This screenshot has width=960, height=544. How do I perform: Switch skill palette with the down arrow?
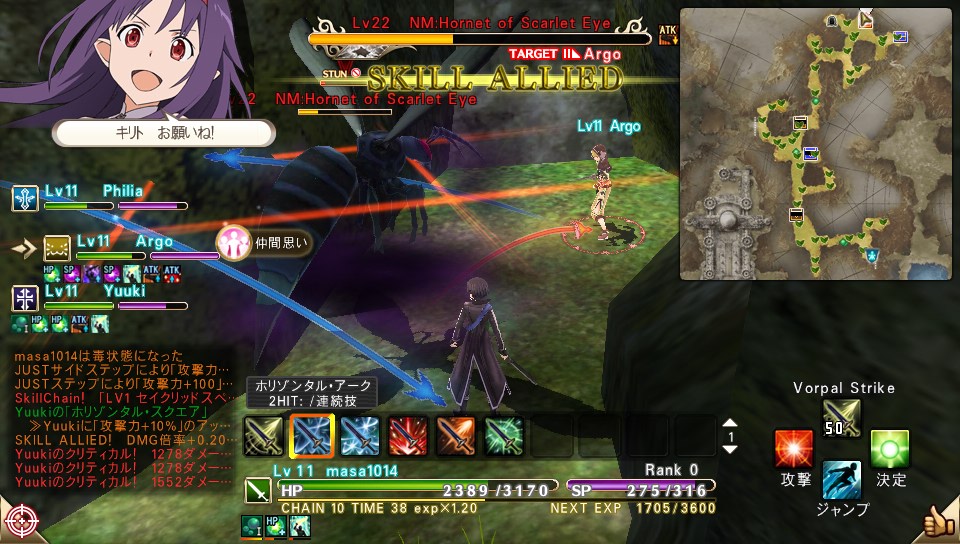(x=730, y=449)
